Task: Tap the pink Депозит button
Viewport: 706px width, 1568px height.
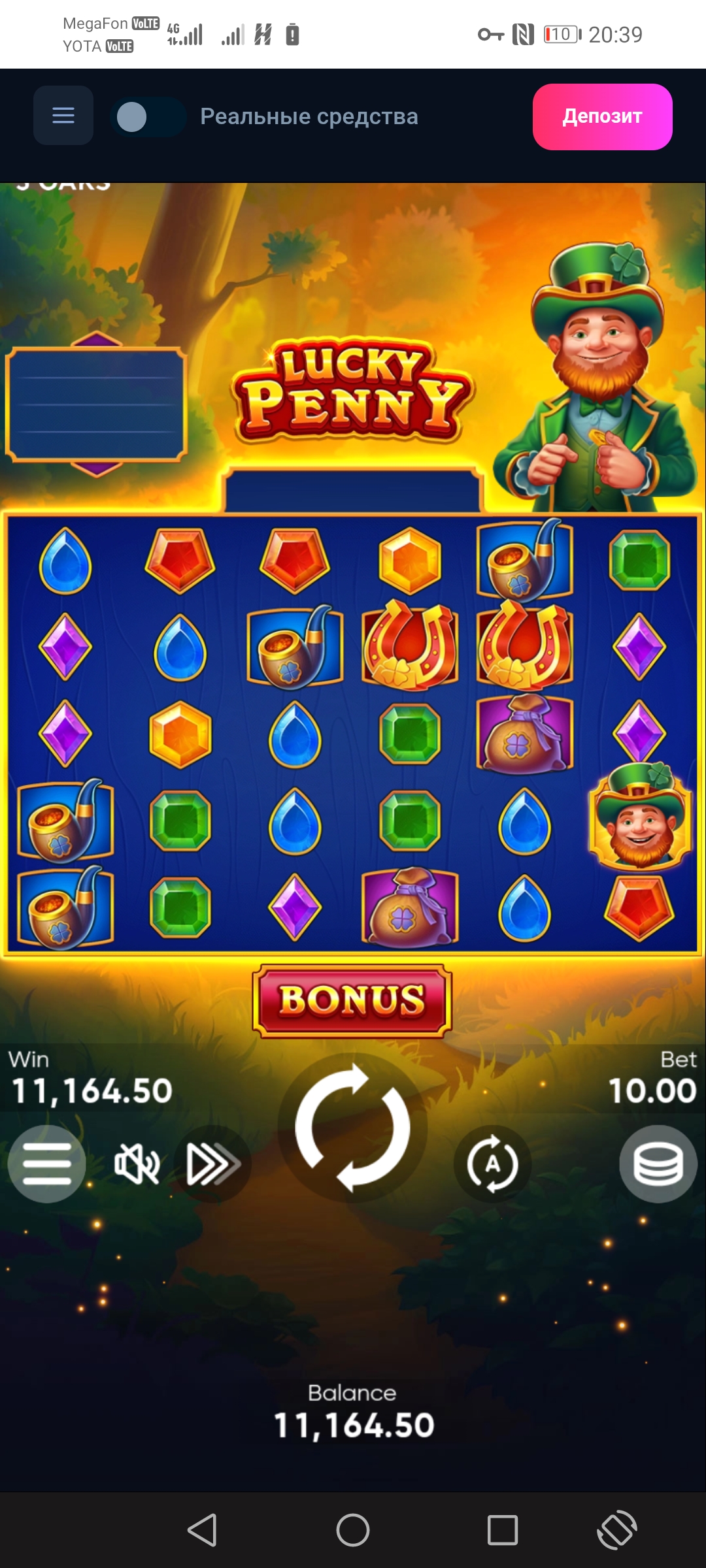Action: pos(602,117)
